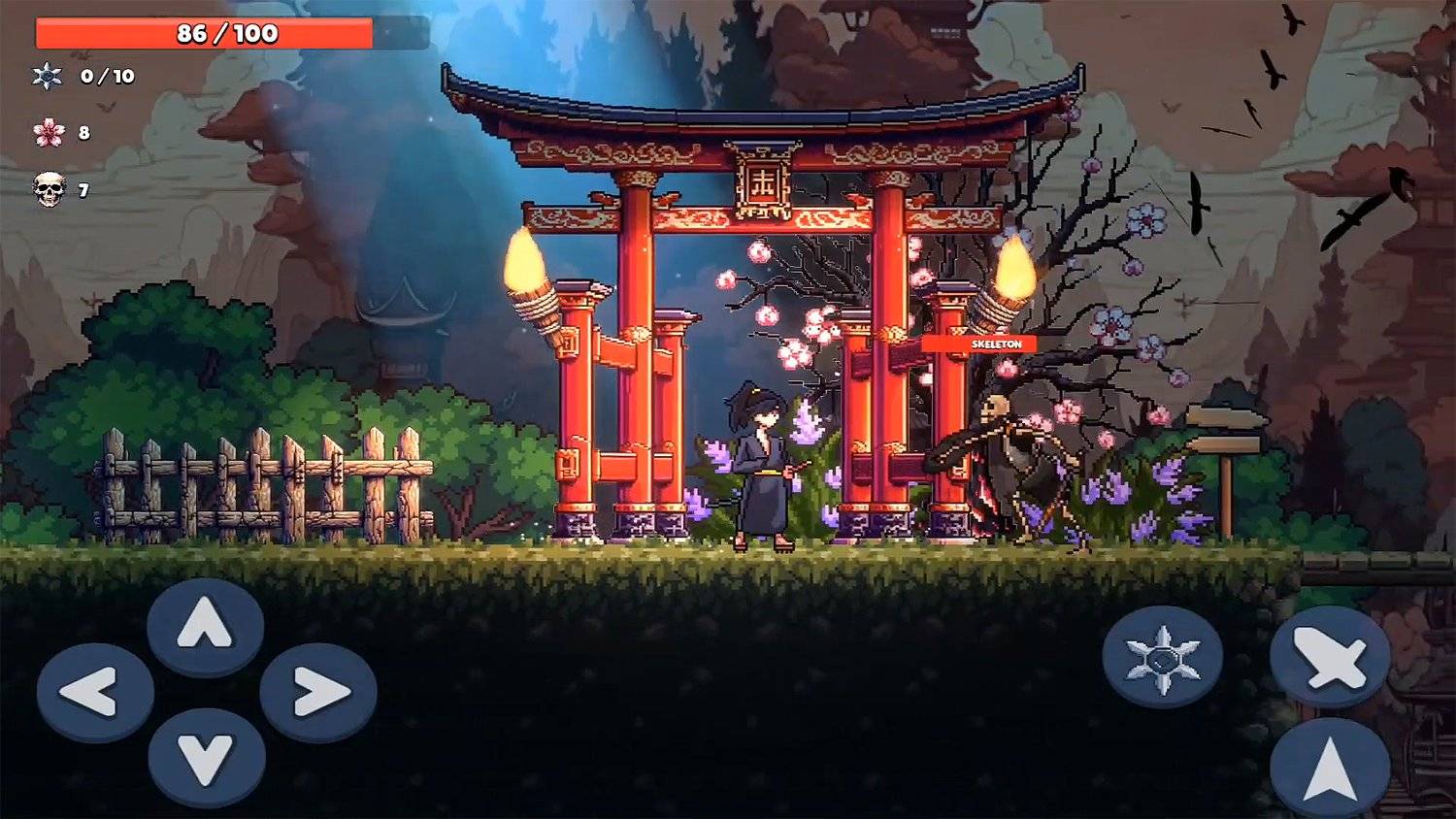The image size is (1456, 819).
Task: Click the shuriken counter icon showing 0/10
Action: [x=47, y=76]
